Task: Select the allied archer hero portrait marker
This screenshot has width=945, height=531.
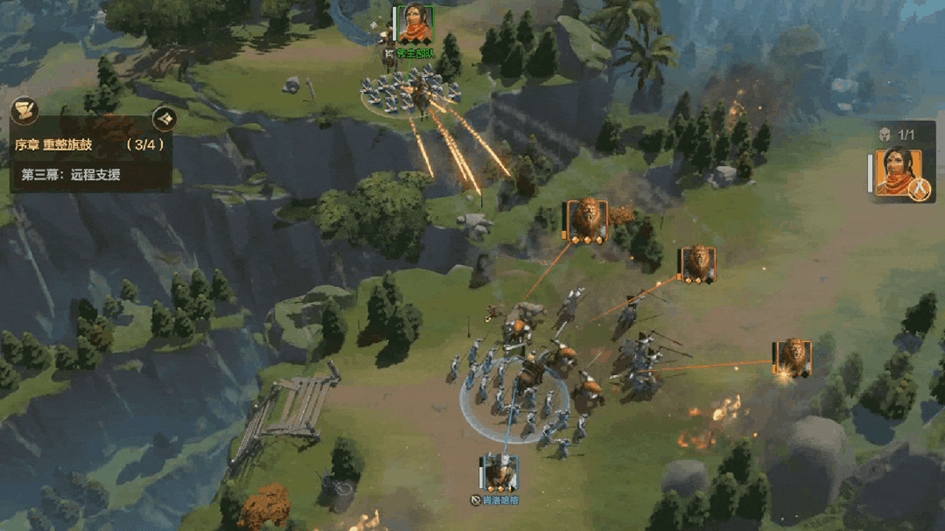Action: pyautogui.click(x=414, y=24)
